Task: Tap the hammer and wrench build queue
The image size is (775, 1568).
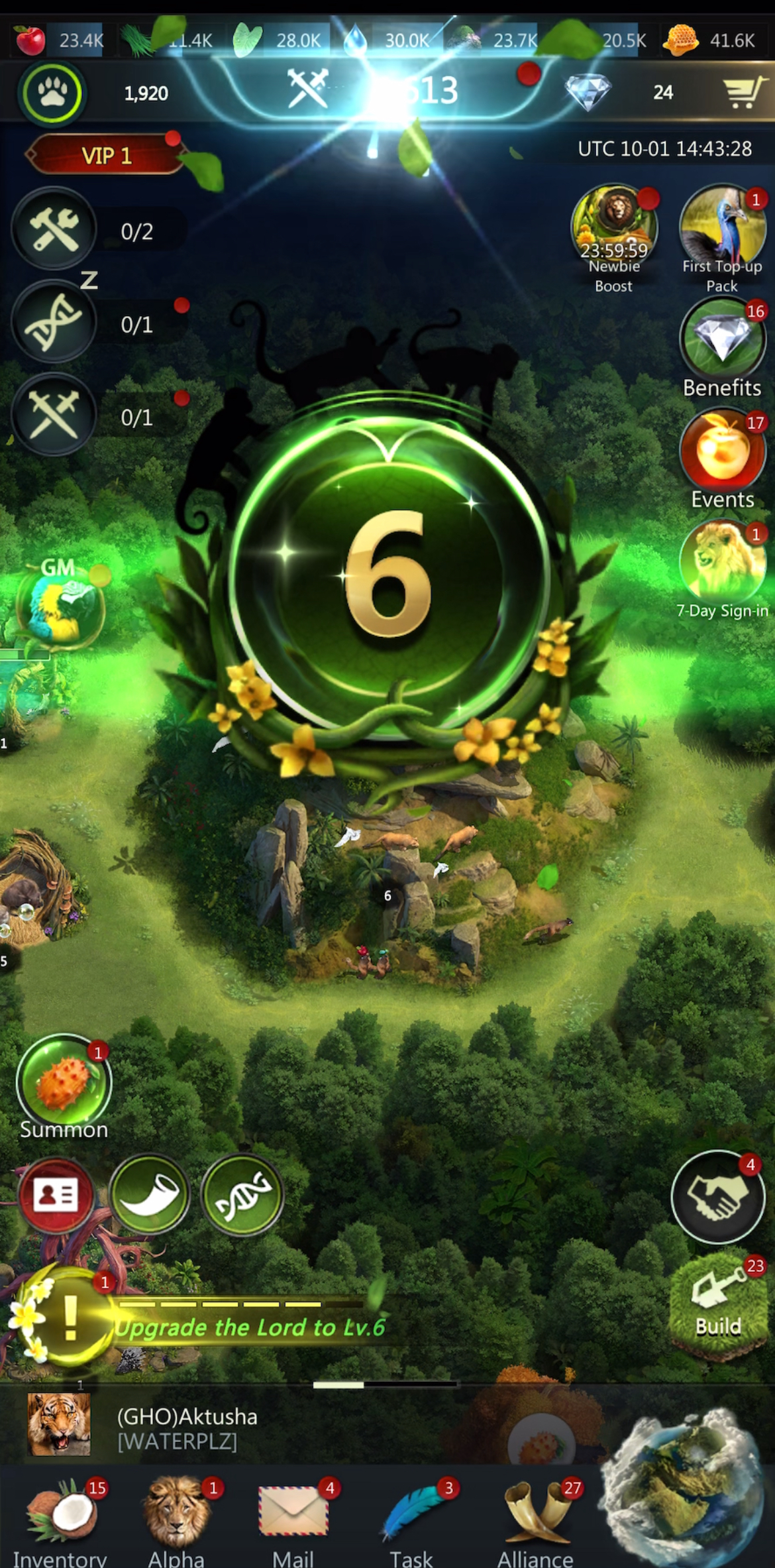Action: pos(54,229)
